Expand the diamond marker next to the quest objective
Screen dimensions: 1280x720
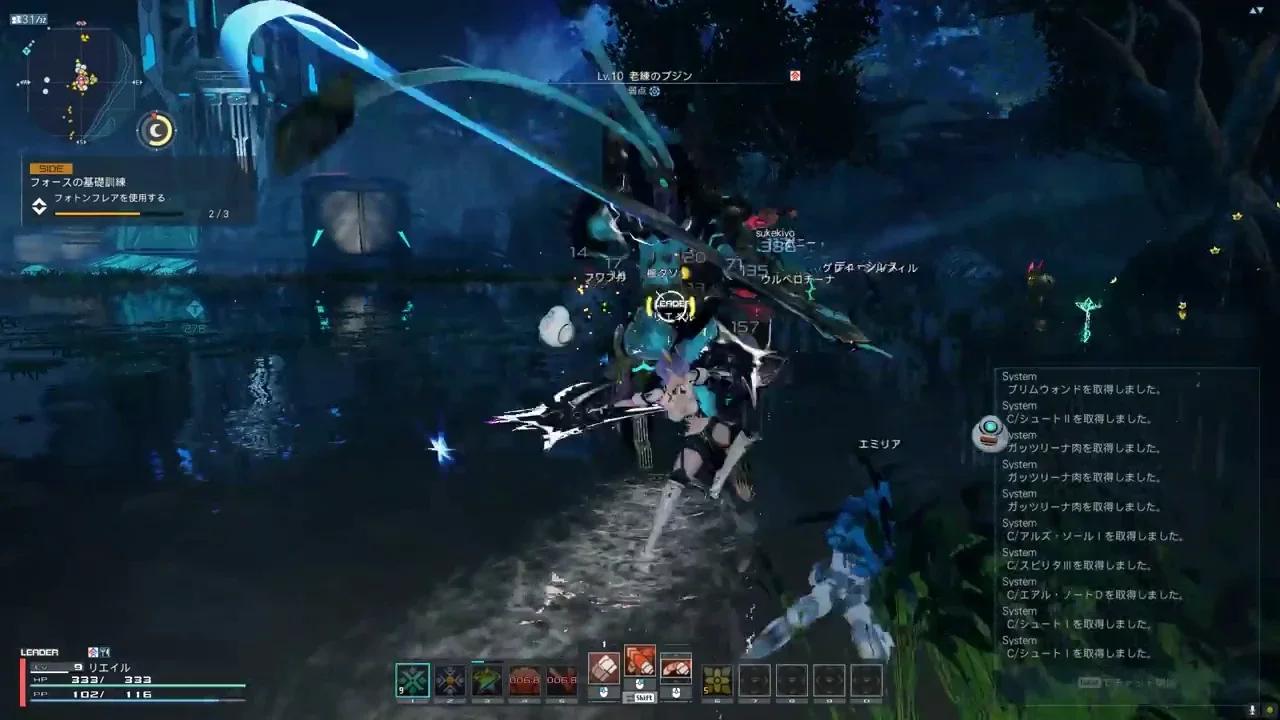[x=38, y=208]
